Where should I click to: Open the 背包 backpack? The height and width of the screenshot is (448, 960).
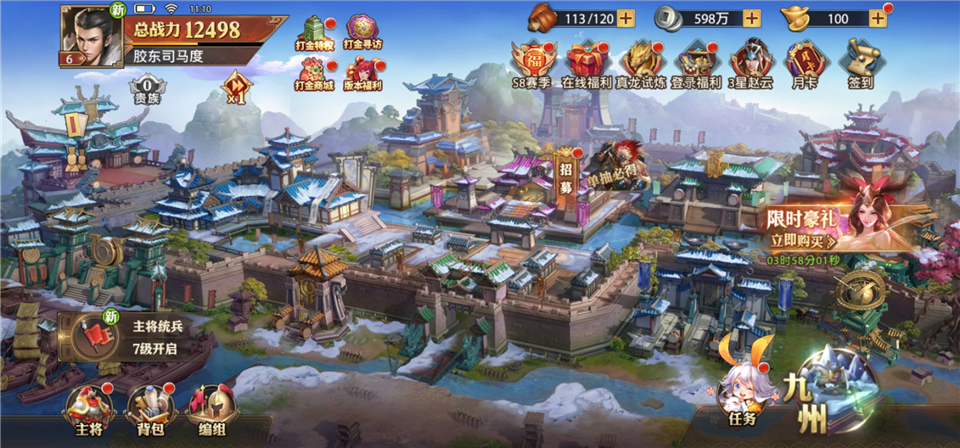coord(143,408)
